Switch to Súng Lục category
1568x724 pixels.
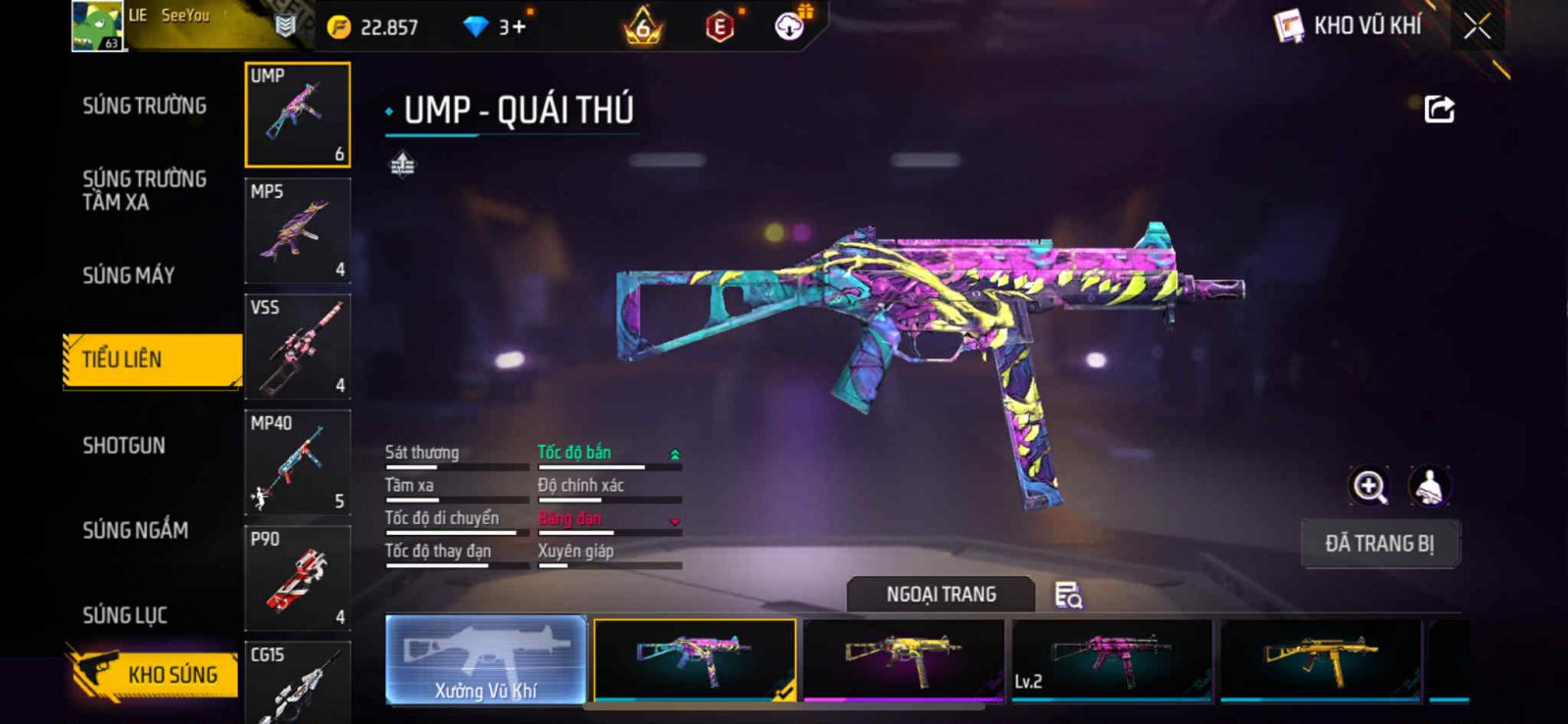[124, 615]
